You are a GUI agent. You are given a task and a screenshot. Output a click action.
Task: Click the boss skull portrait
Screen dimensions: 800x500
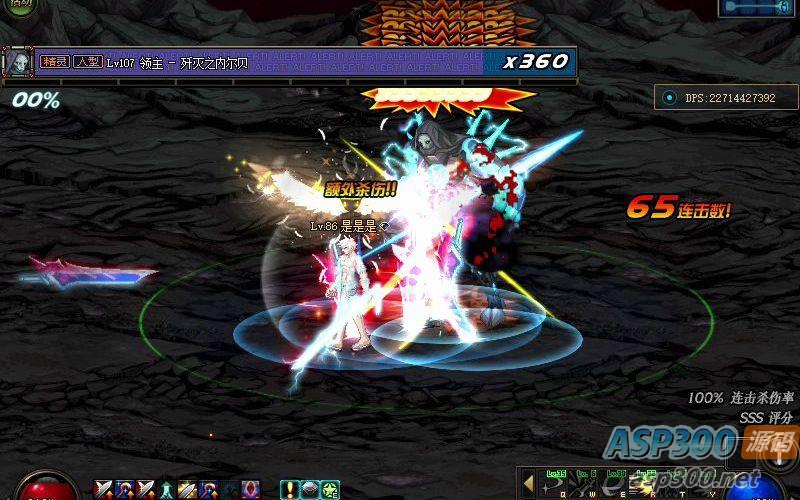pyautogui.click(x=19, y=62)
